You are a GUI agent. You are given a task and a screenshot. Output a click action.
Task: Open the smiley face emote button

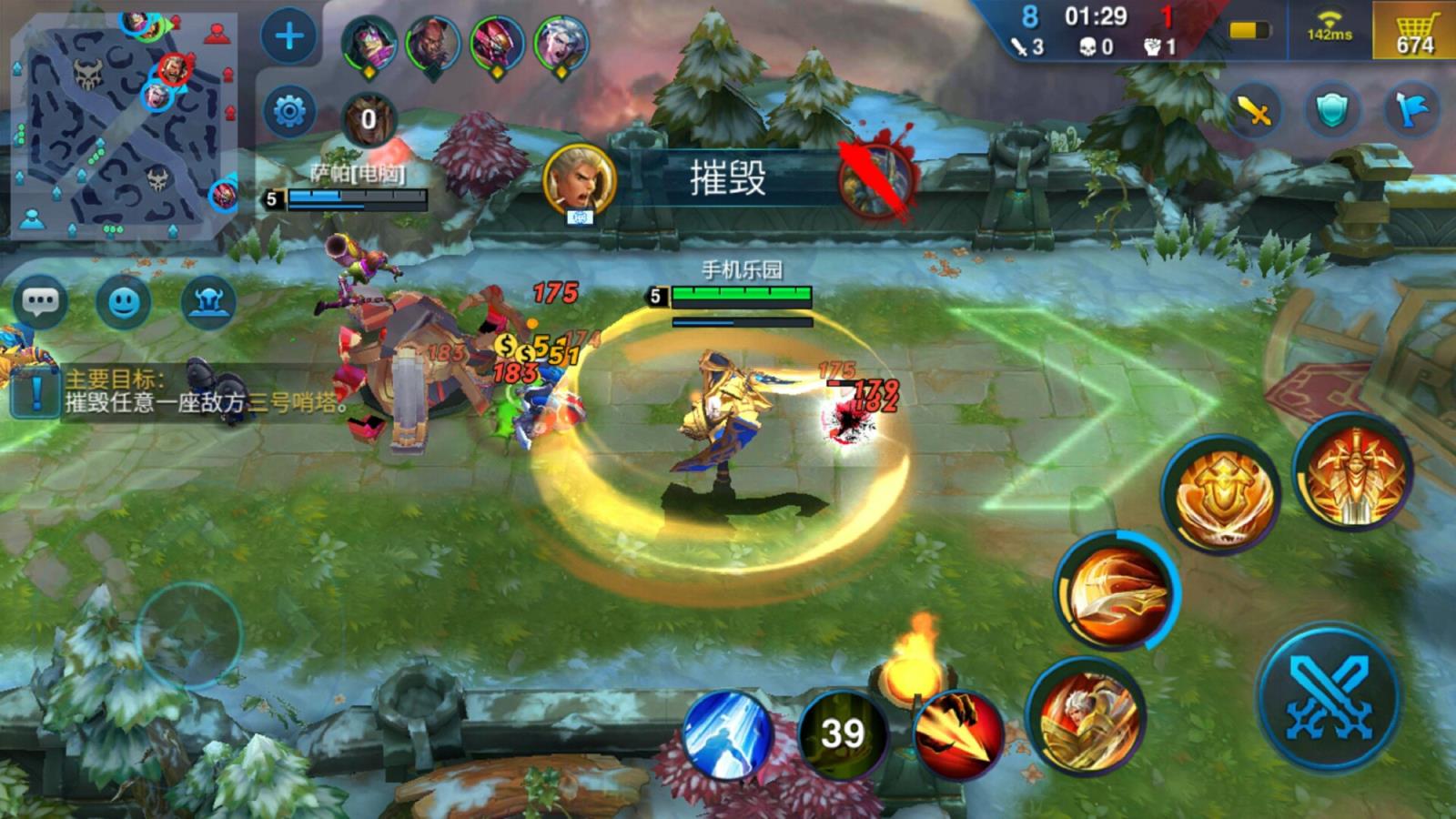[x=124, y=301]
